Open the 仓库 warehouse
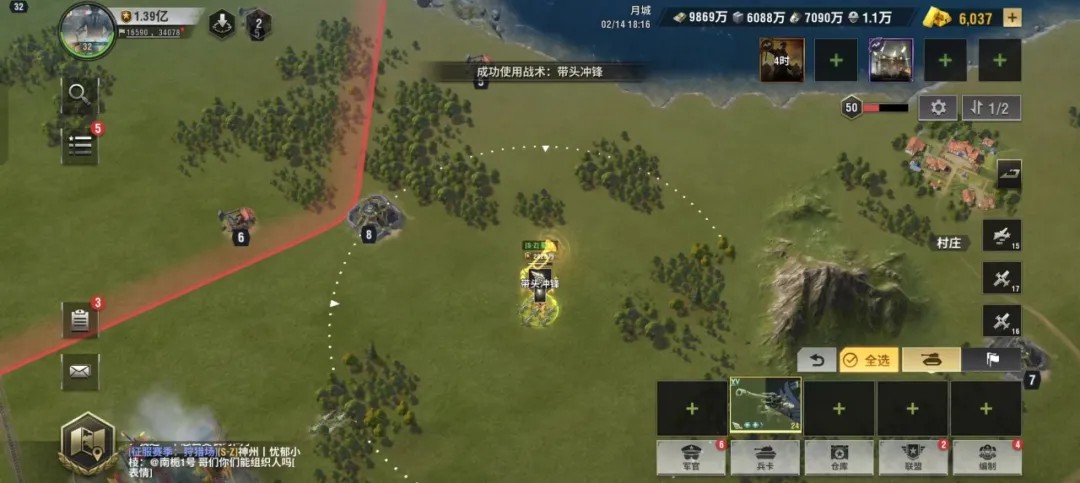Image resolution: width=1080 pixels, height=483 pixels. tap(838, 457)
